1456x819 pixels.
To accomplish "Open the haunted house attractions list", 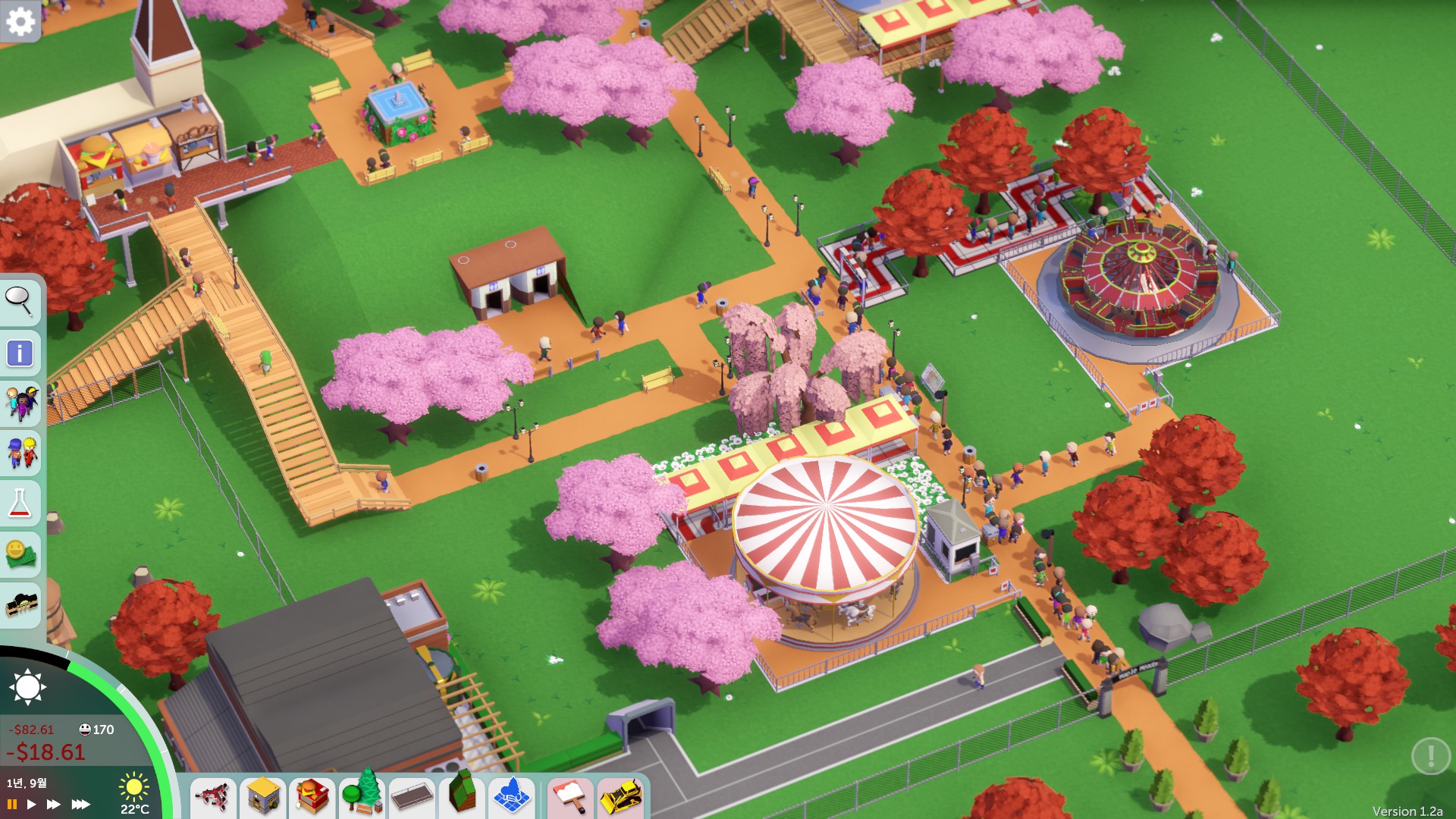I will click(22, 604).
